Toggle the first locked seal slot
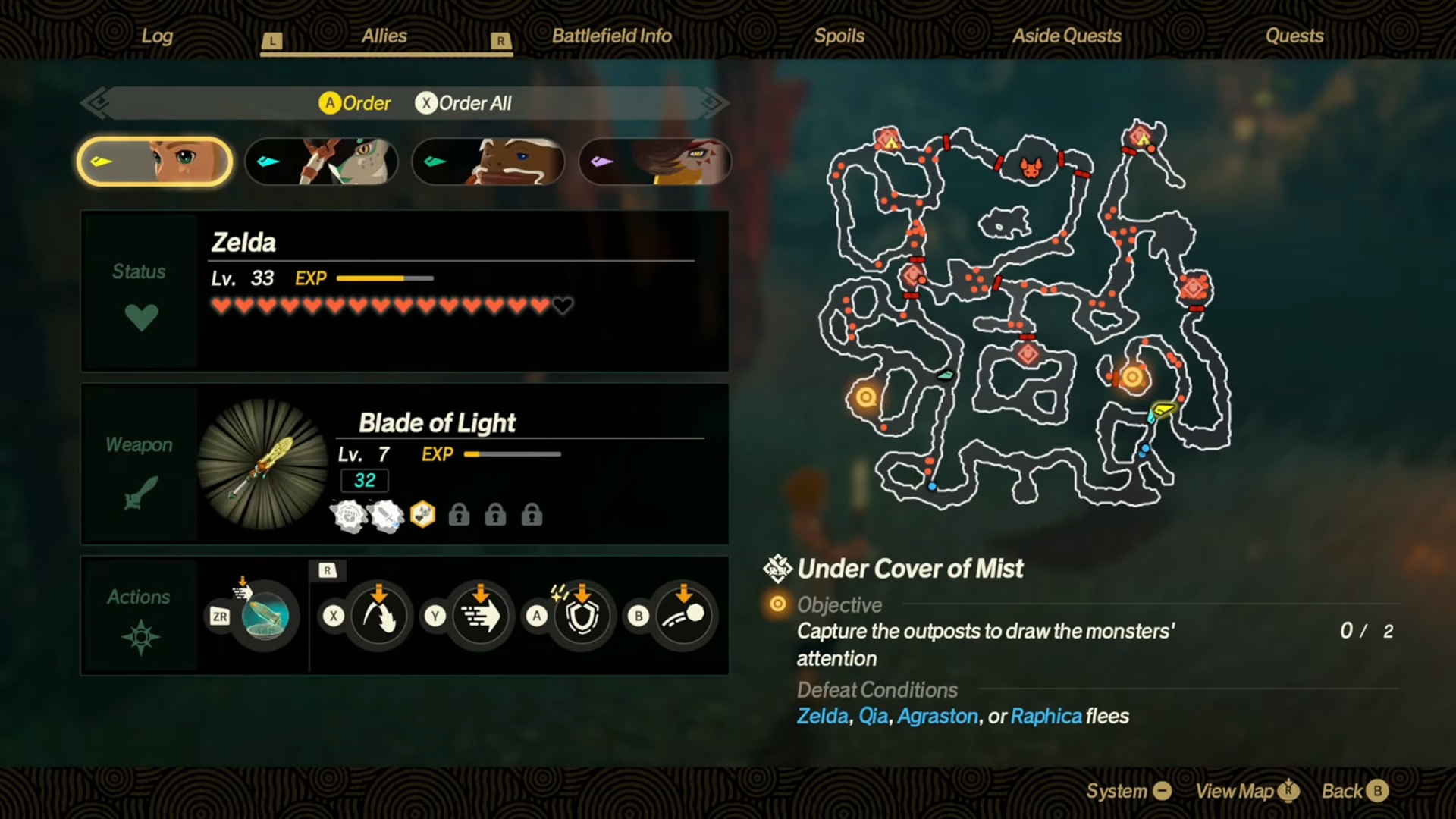The width and height of the screenshot is (1456, 819). [458, 515]
